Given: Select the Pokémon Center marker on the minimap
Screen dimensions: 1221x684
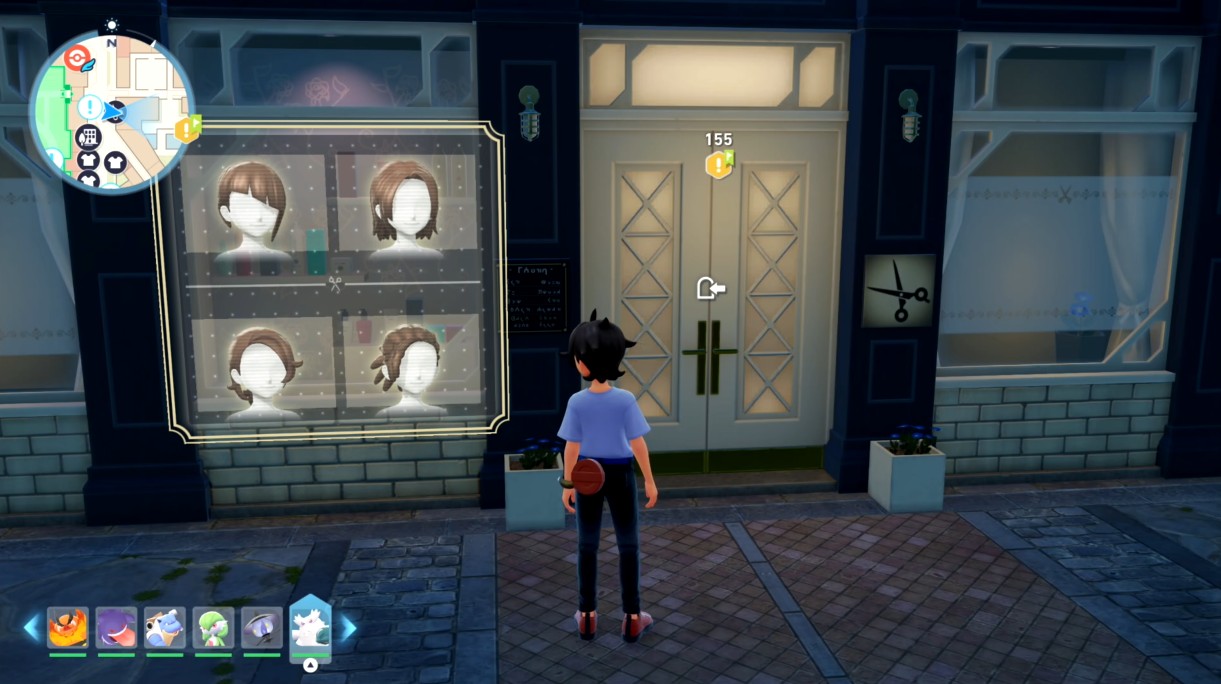Looking at the screenshot, I should (x=75, y=58).
